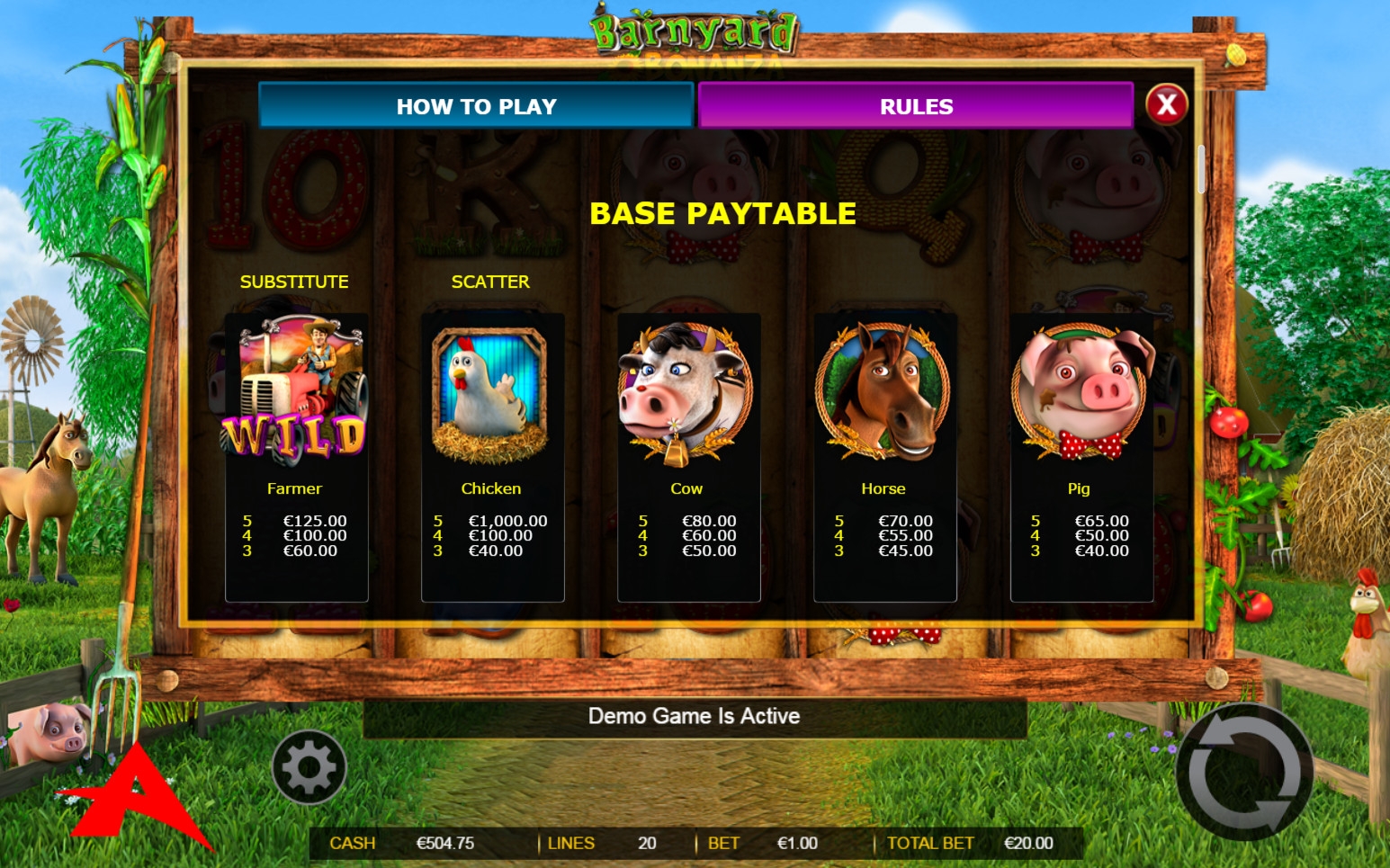This screenshot has height=868, width=1390.
Task: Close the paytable with the red X
Action: point(1167,105)
